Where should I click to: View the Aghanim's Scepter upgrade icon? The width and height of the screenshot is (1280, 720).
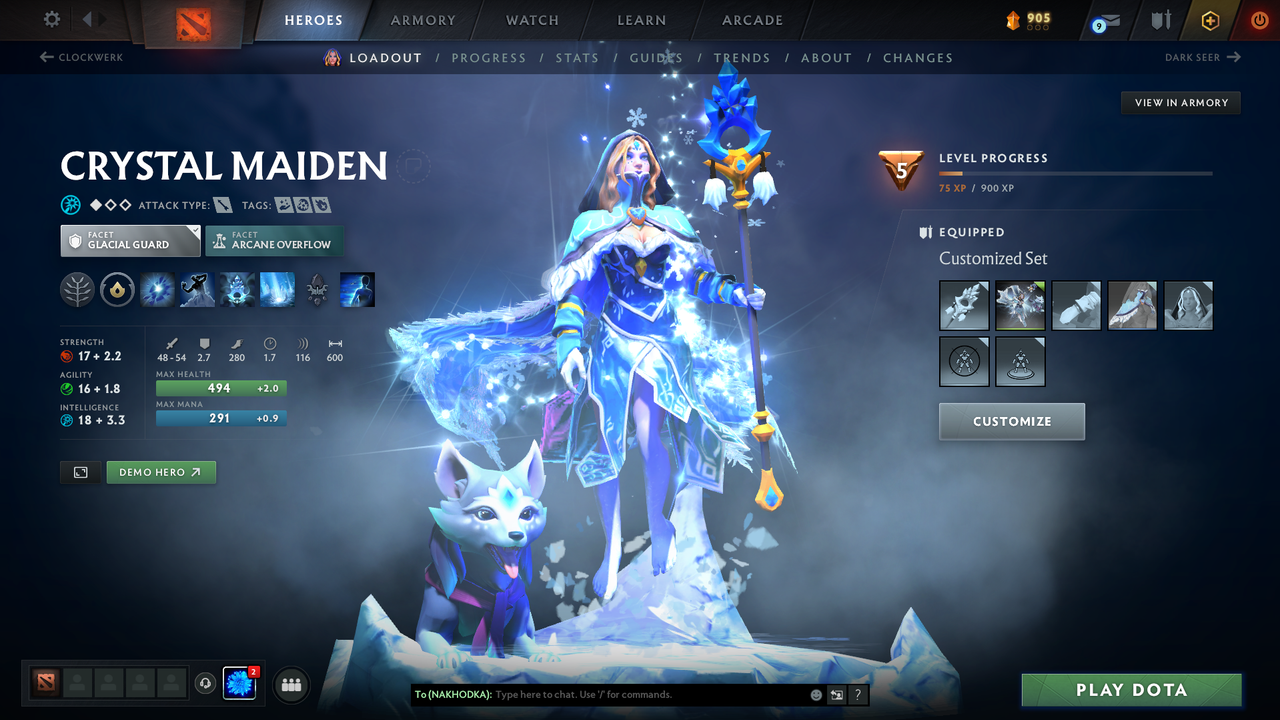(x=317, y=289)
